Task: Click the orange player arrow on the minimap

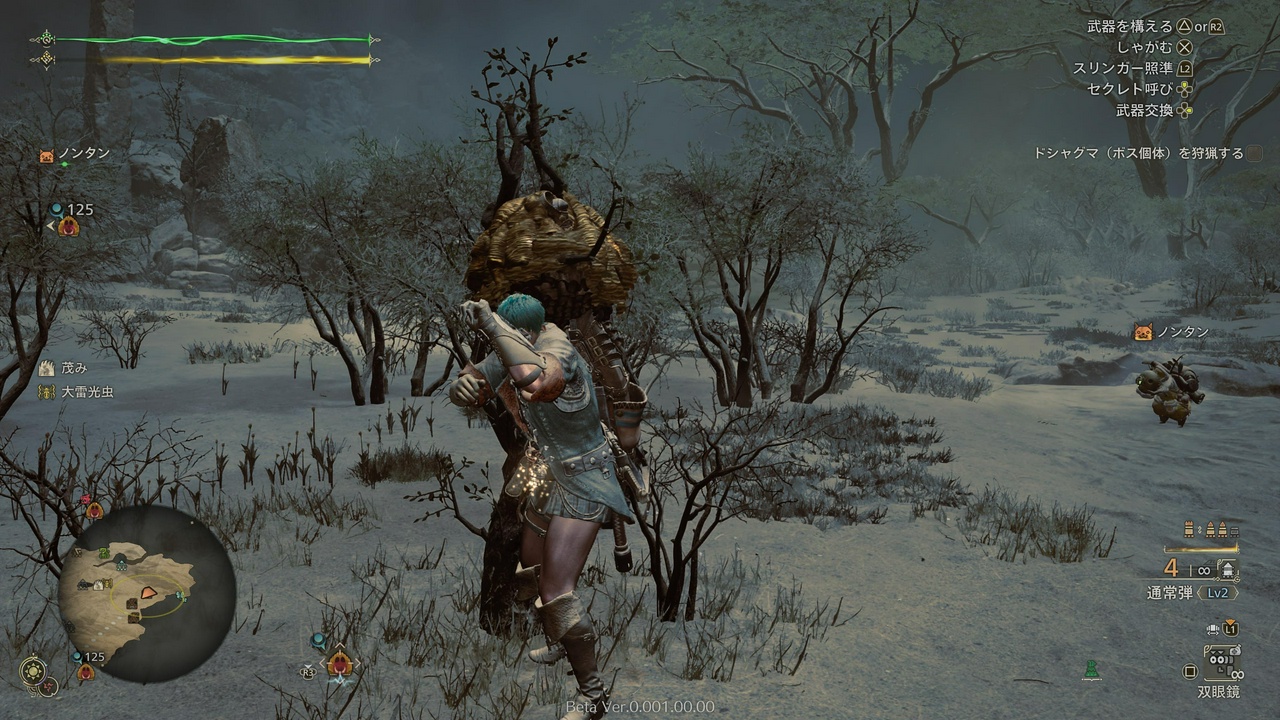Action: (148, 592)
